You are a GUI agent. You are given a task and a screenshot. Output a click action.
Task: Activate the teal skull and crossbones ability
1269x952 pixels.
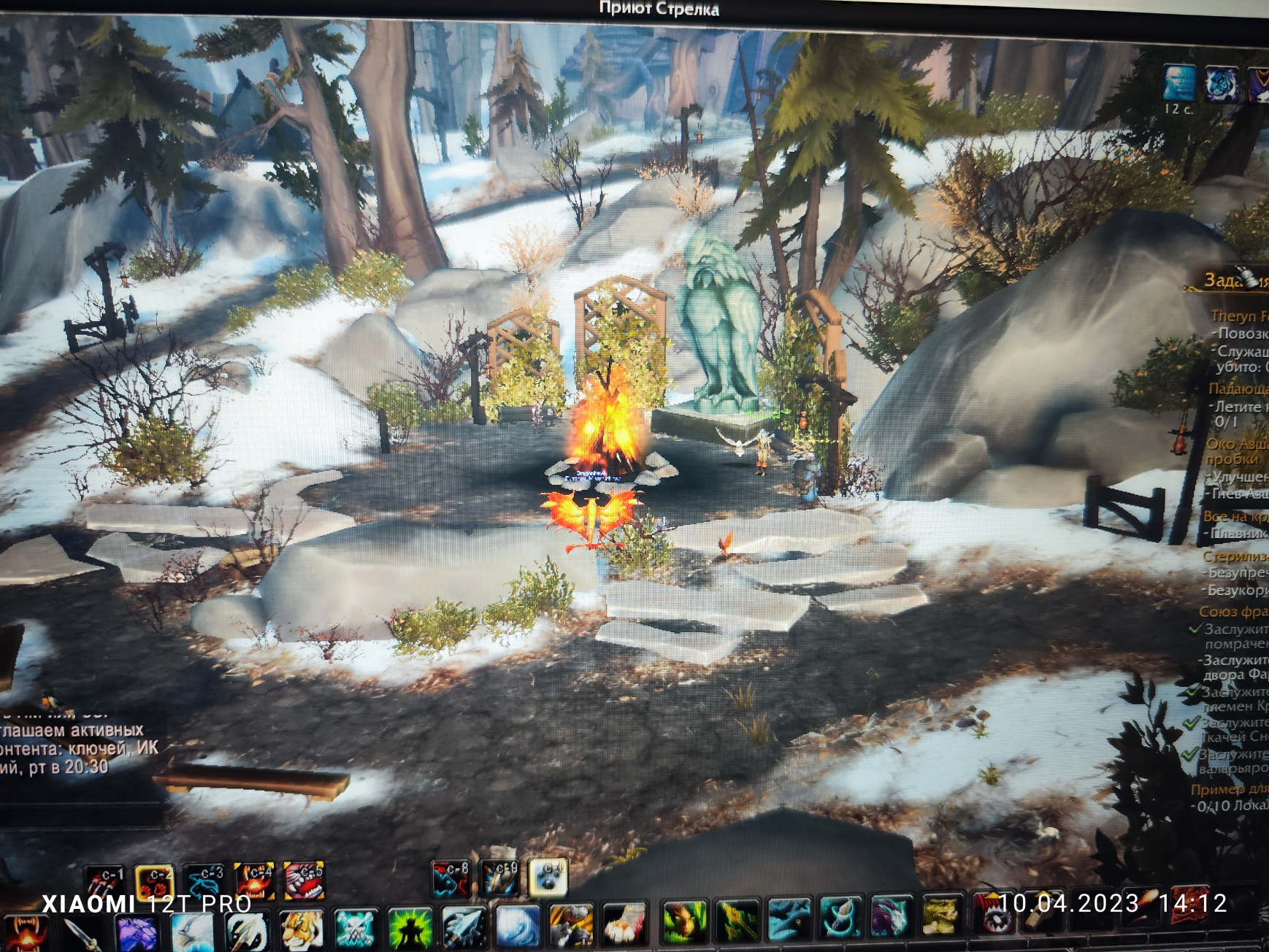[356, 929]
